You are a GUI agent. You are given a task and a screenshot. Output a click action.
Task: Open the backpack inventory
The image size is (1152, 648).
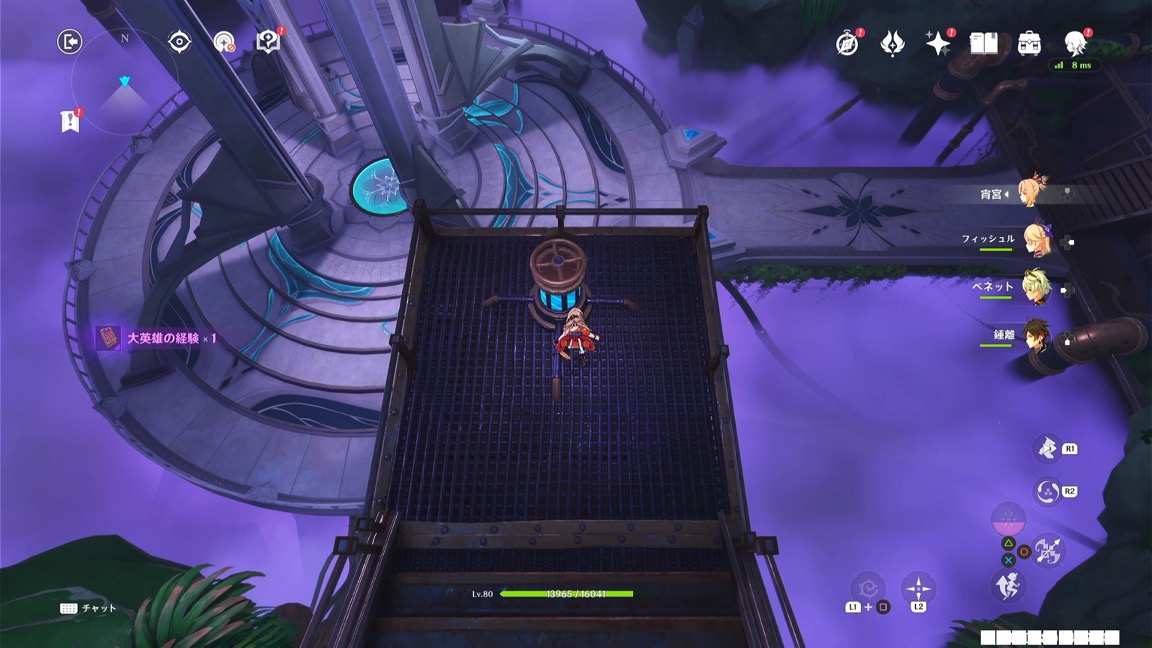coord(1030,43)
